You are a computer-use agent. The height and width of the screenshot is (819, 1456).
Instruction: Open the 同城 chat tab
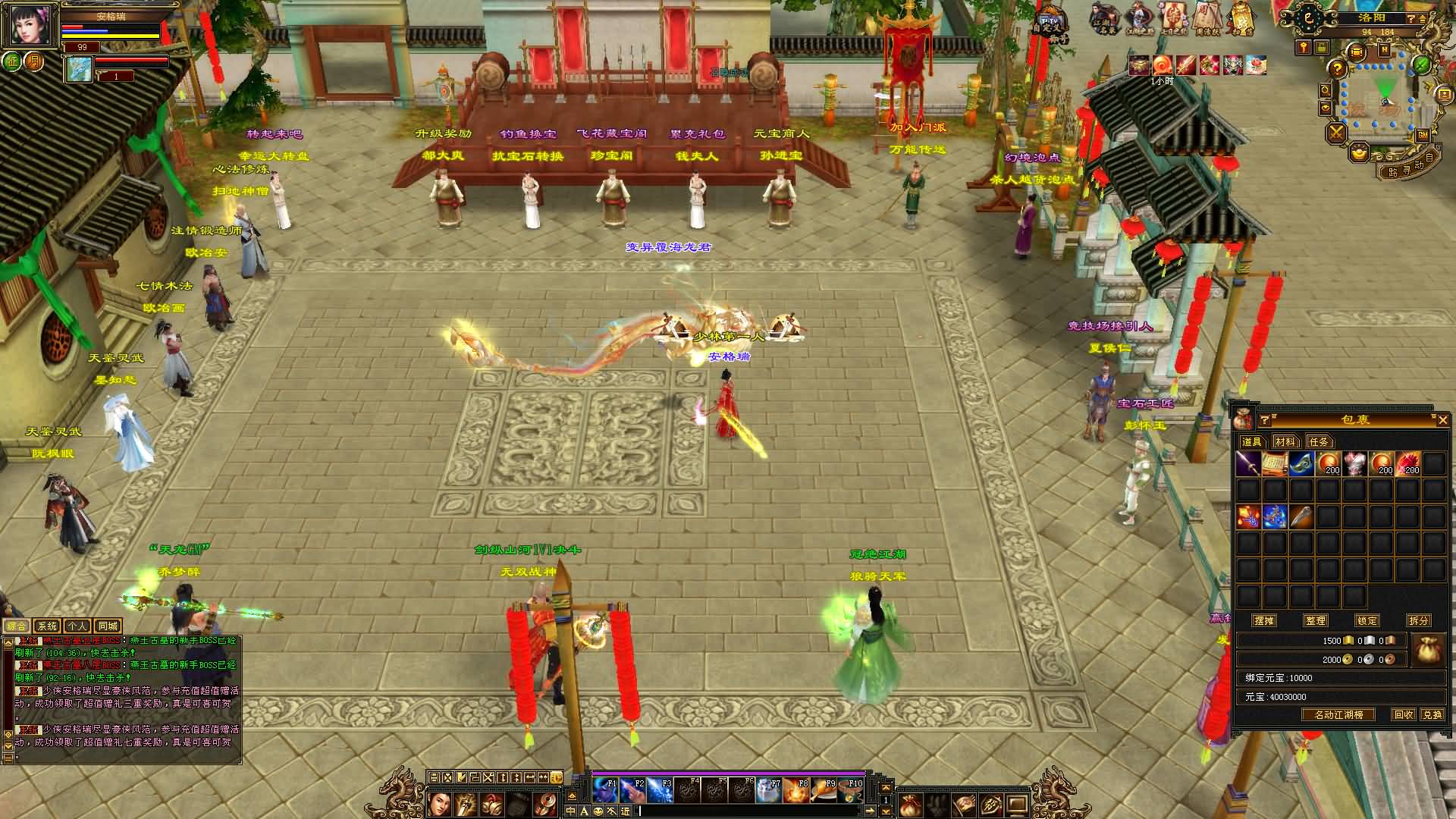108,626
